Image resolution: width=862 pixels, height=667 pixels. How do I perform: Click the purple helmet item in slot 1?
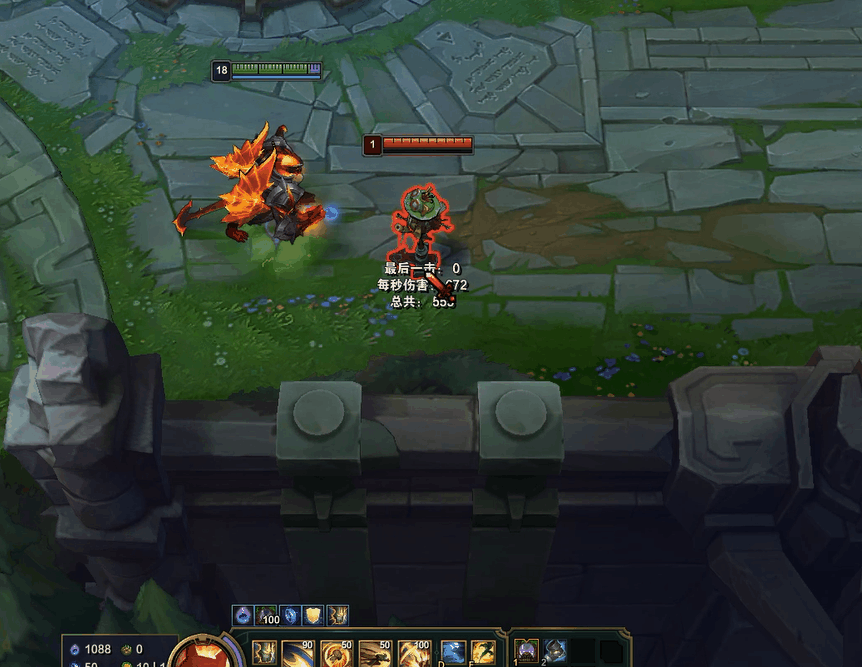coord(527,652)
